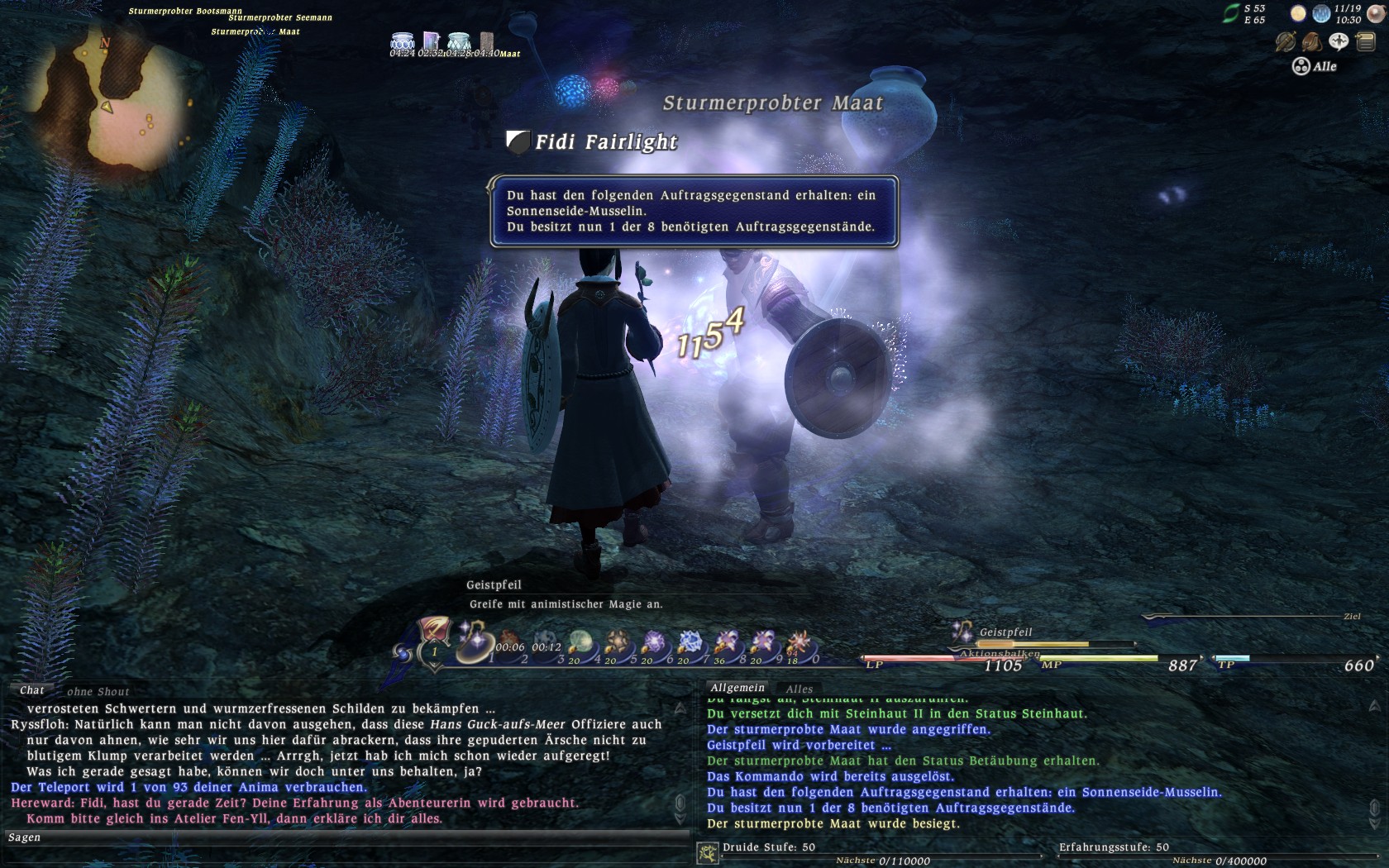Open the leather bag inventory
Viewport: 1389px width, 868px height.
click(x=1311, y=41)
